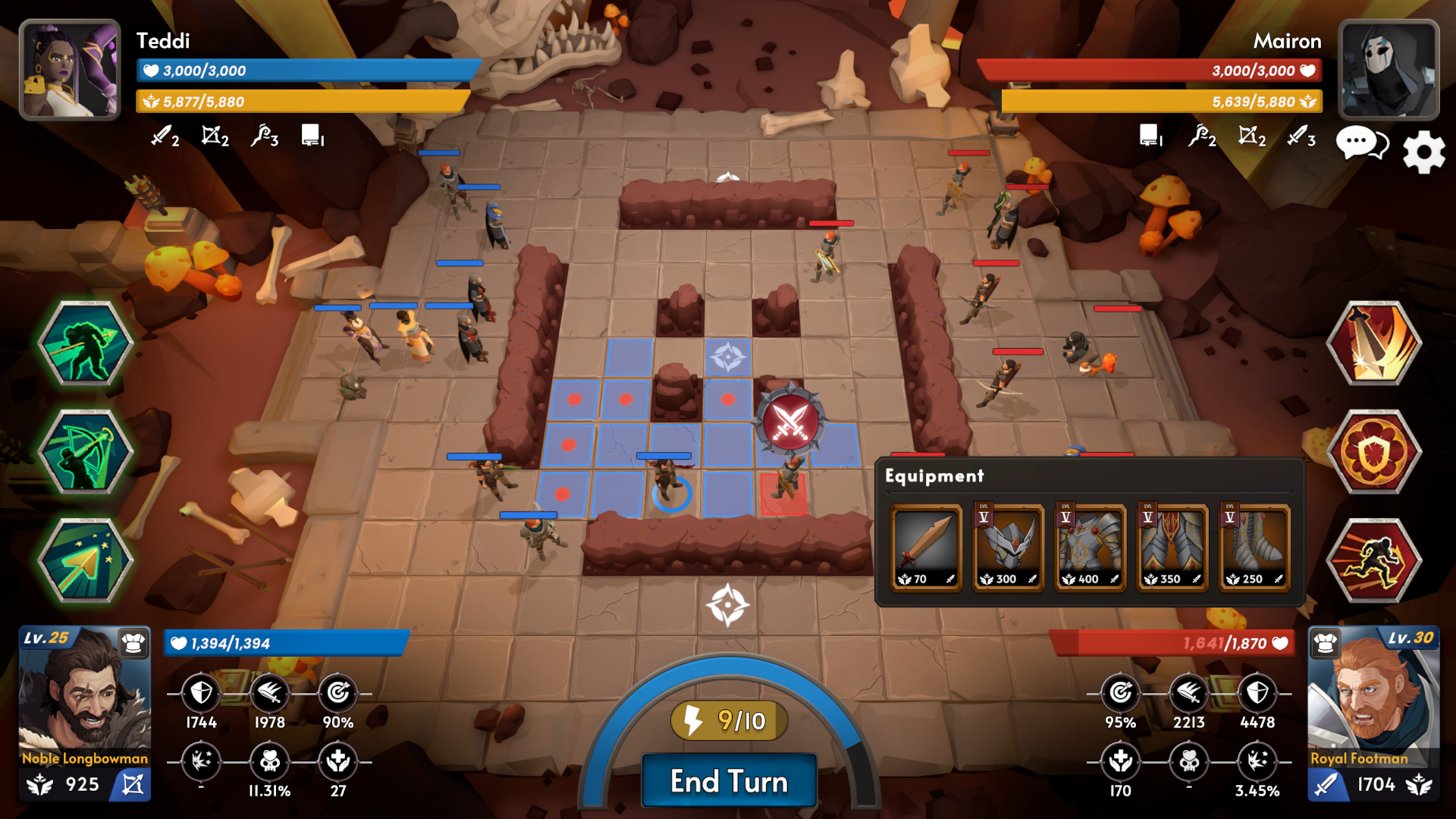Select the red running warrior ability
This screenshot has width=1456, height=819.
coord(1374,561)
